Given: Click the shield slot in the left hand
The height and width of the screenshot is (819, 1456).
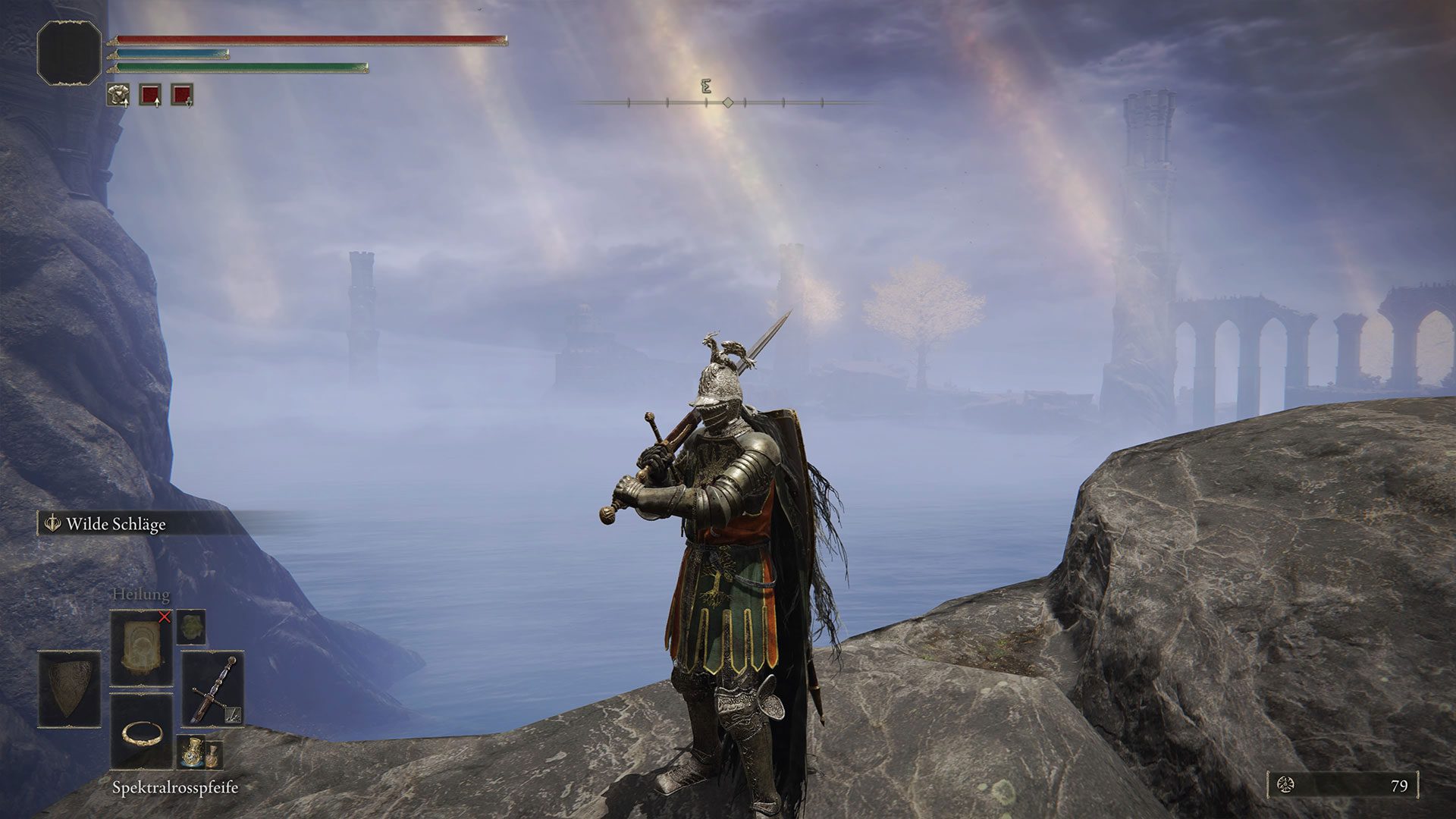Looking at the screenshot, I should coord(69,689).
